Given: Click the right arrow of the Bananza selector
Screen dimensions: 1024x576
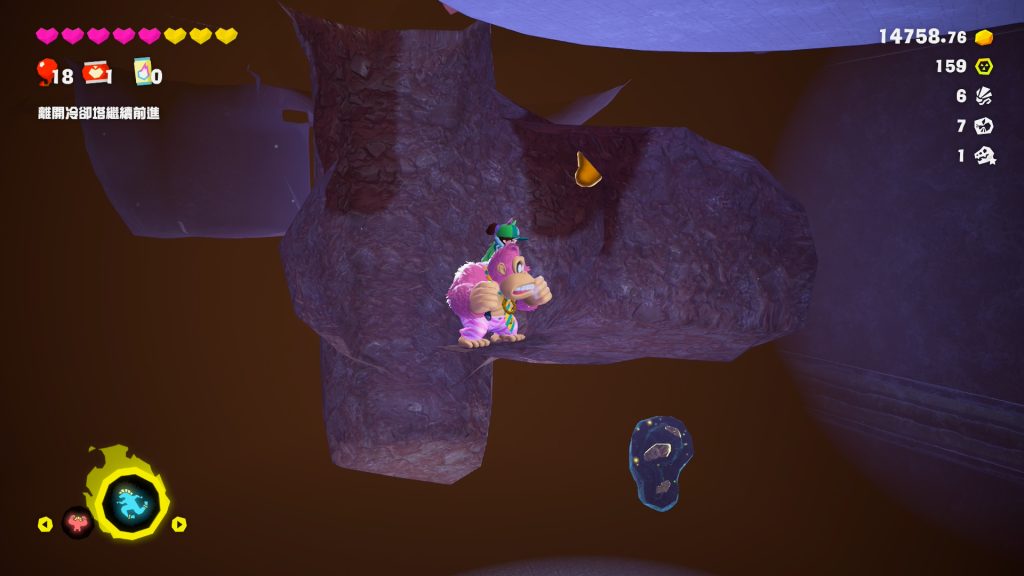Looking at the screenshot, I should pos(179,524).
